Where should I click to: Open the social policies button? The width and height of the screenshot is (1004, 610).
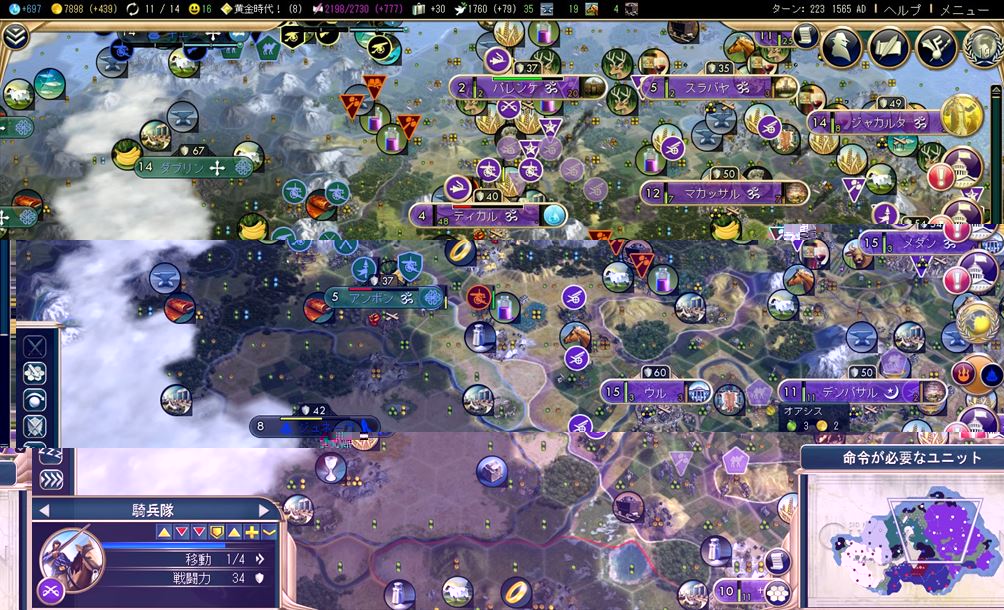tap(889, 45)
